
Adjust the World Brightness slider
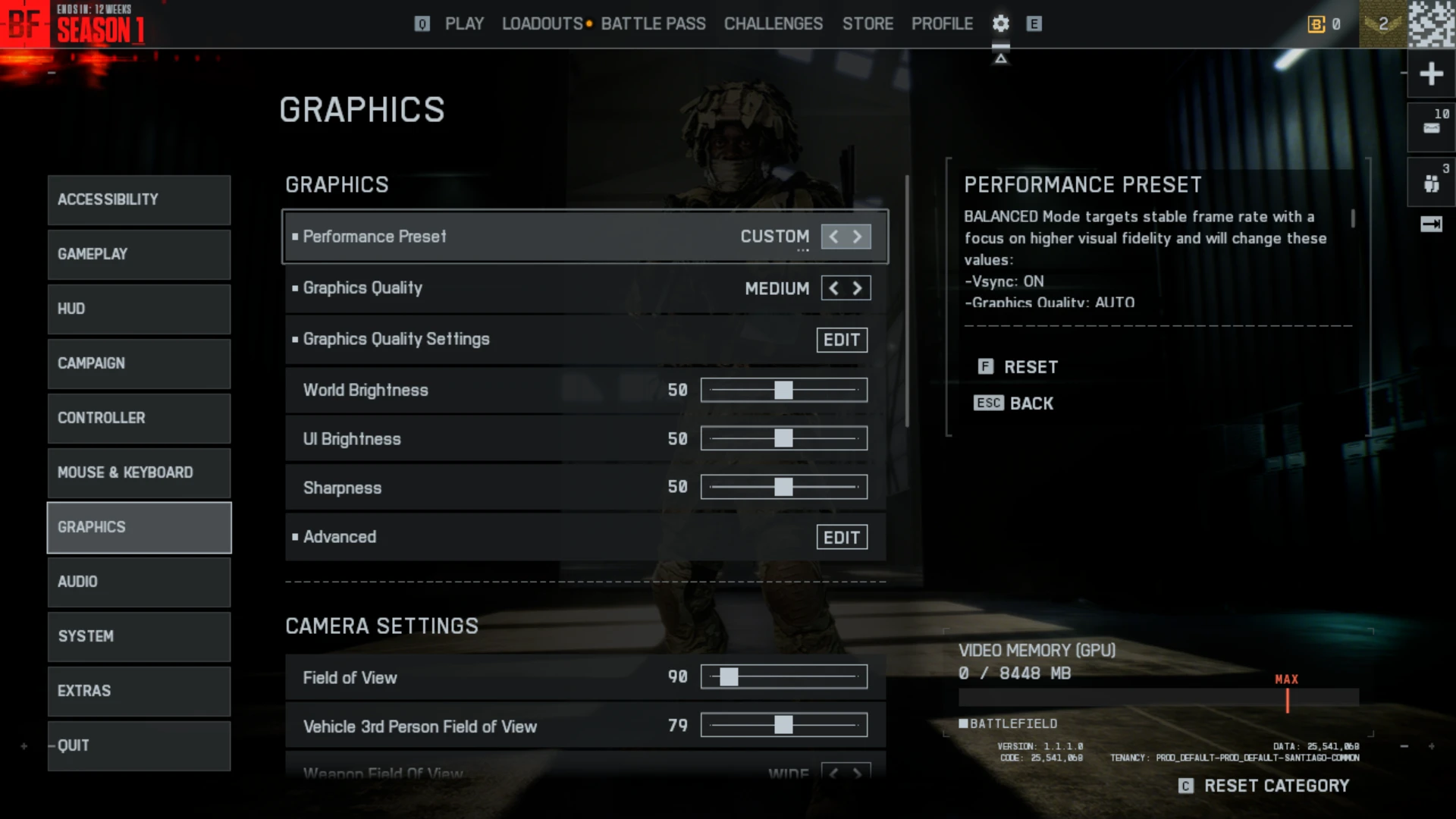coord(783,390)
